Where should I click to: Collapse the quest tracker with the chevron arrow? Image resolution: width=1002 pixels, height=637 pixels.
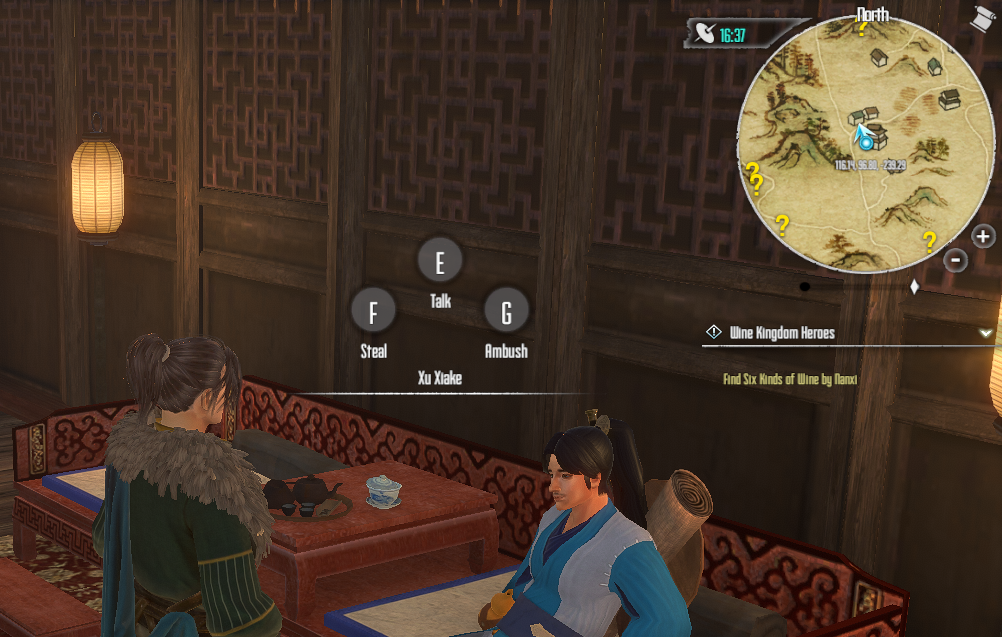(986, 333)
